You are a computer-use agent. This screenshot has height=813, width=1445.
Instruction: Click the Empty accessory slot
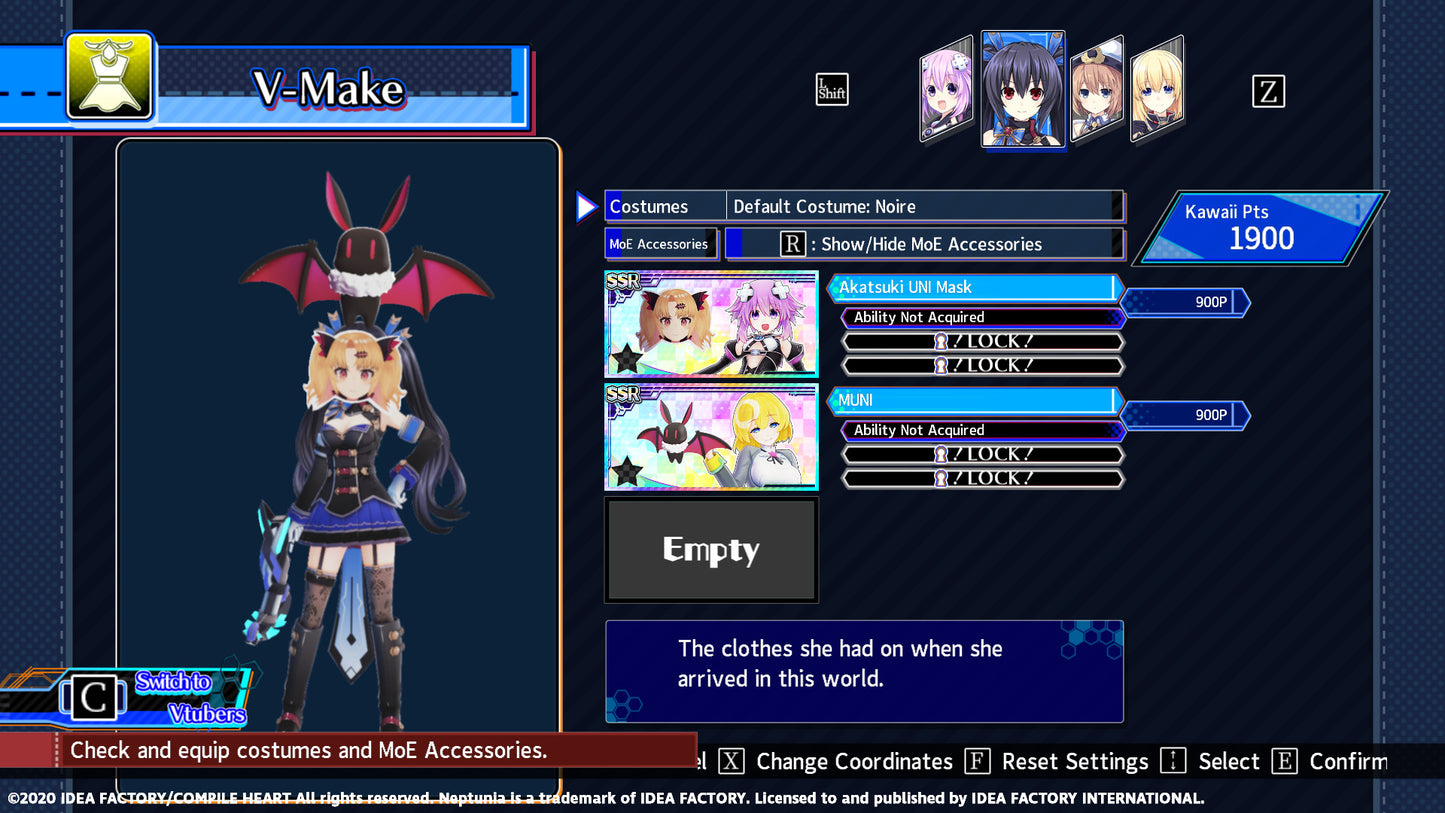coord(711,549)
